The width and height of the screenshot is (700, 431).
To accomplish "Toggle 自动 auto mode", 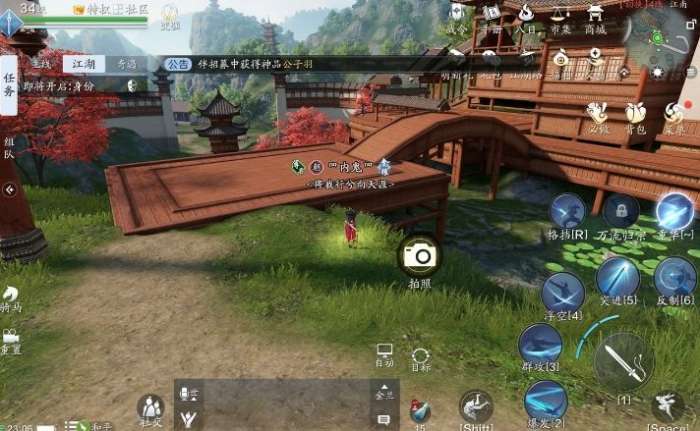I will coord(384,353).
